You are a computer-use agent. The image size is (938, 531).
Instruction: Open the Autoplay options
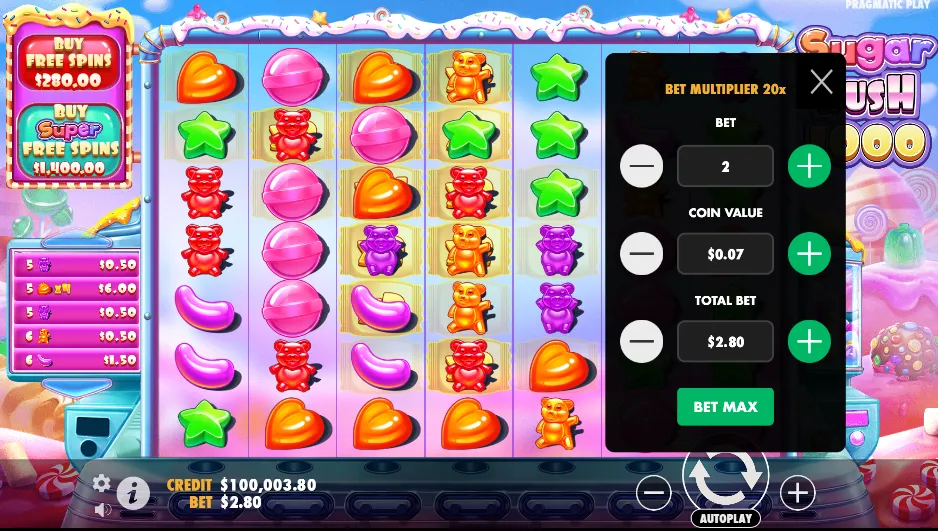[725, 519]
